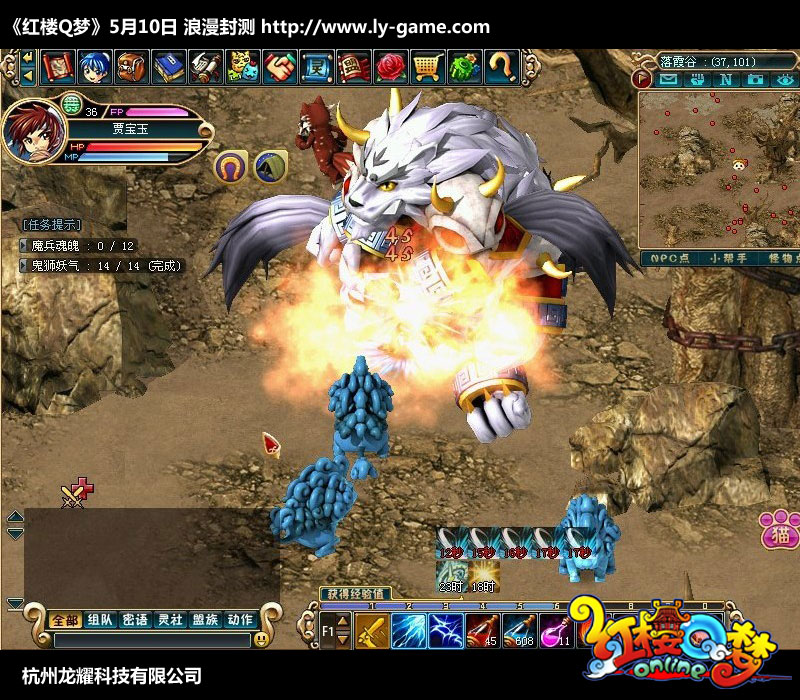Open the shopping cart store icon

tap(428, 67)
